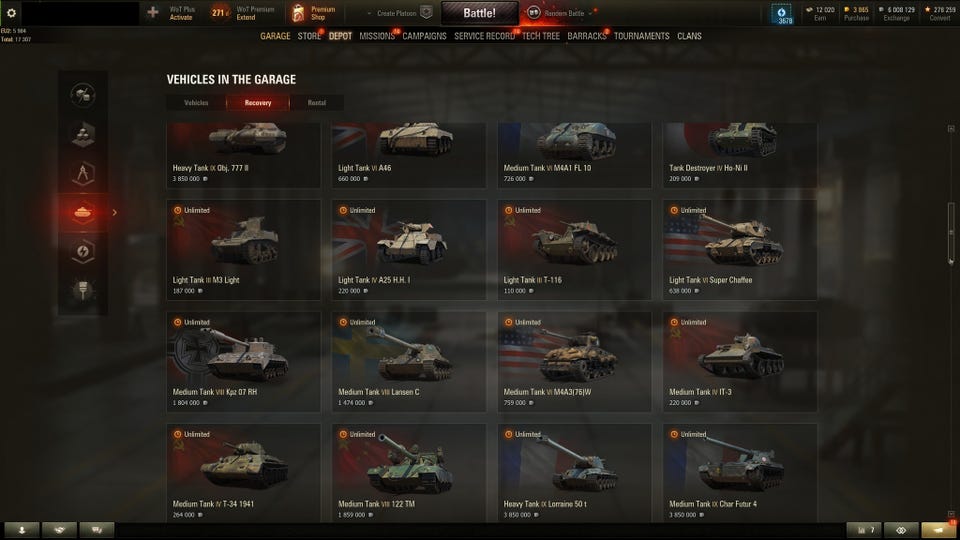Open the Clans menu

point(689,36)
